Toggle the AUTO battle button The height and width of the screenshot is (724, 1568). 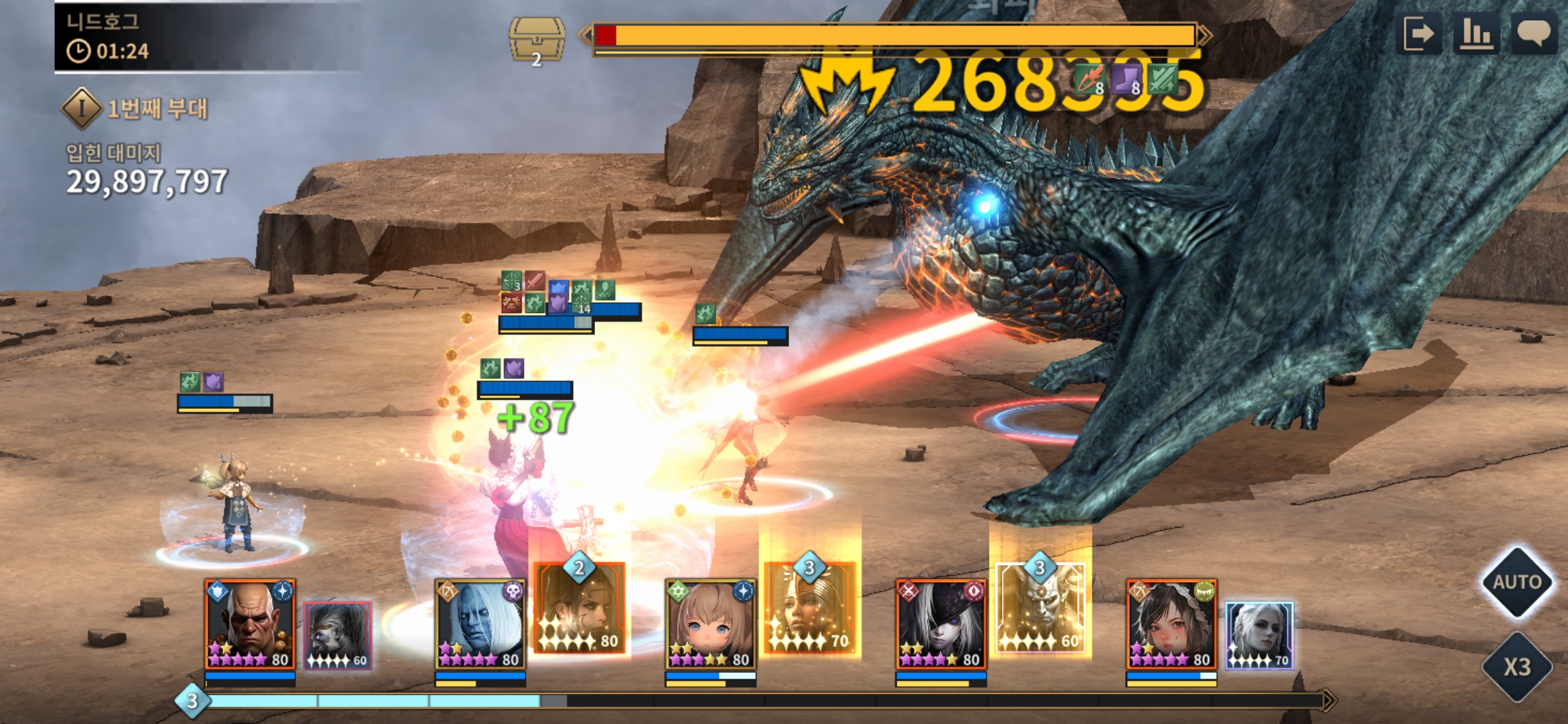pos(1516,581)
